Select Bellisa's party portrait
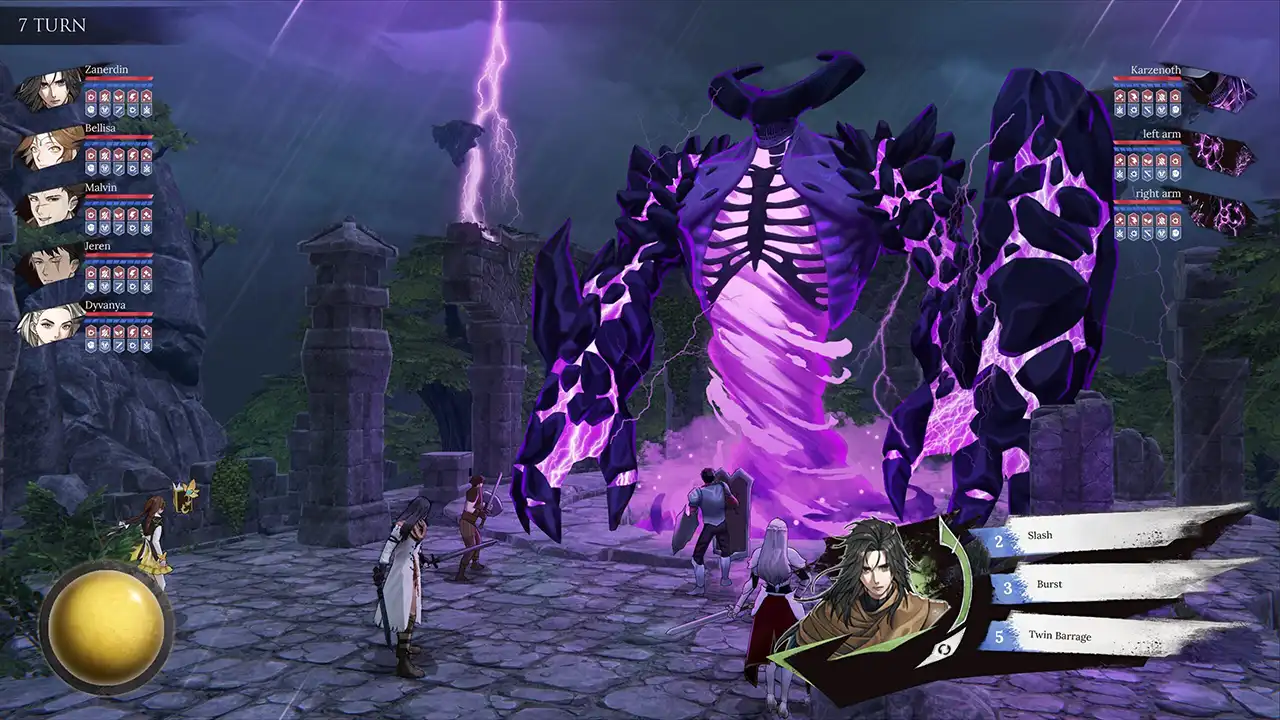 48,148
